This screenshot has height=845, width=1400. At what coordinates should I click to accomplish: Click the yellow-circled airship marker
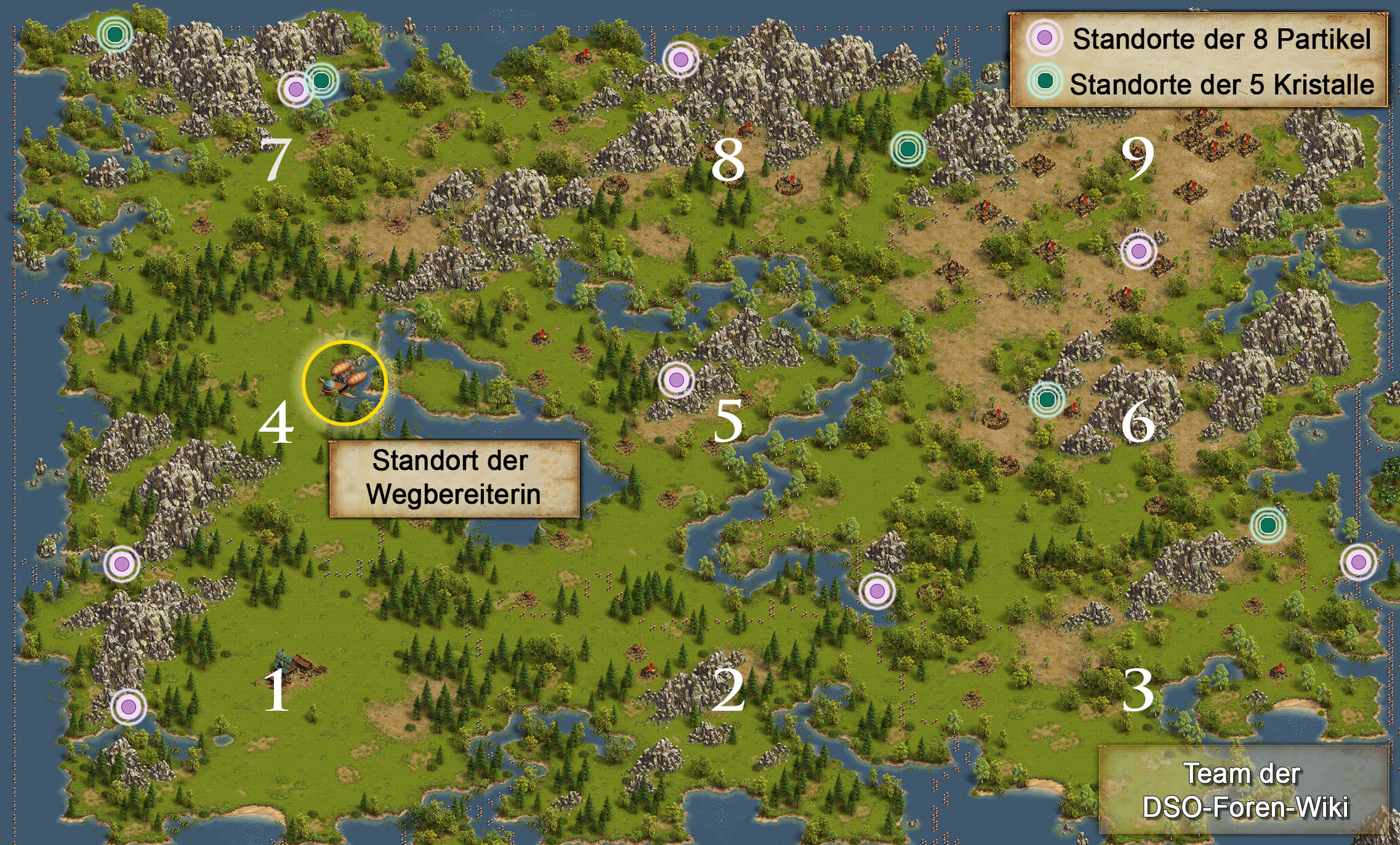coord(345,383)
